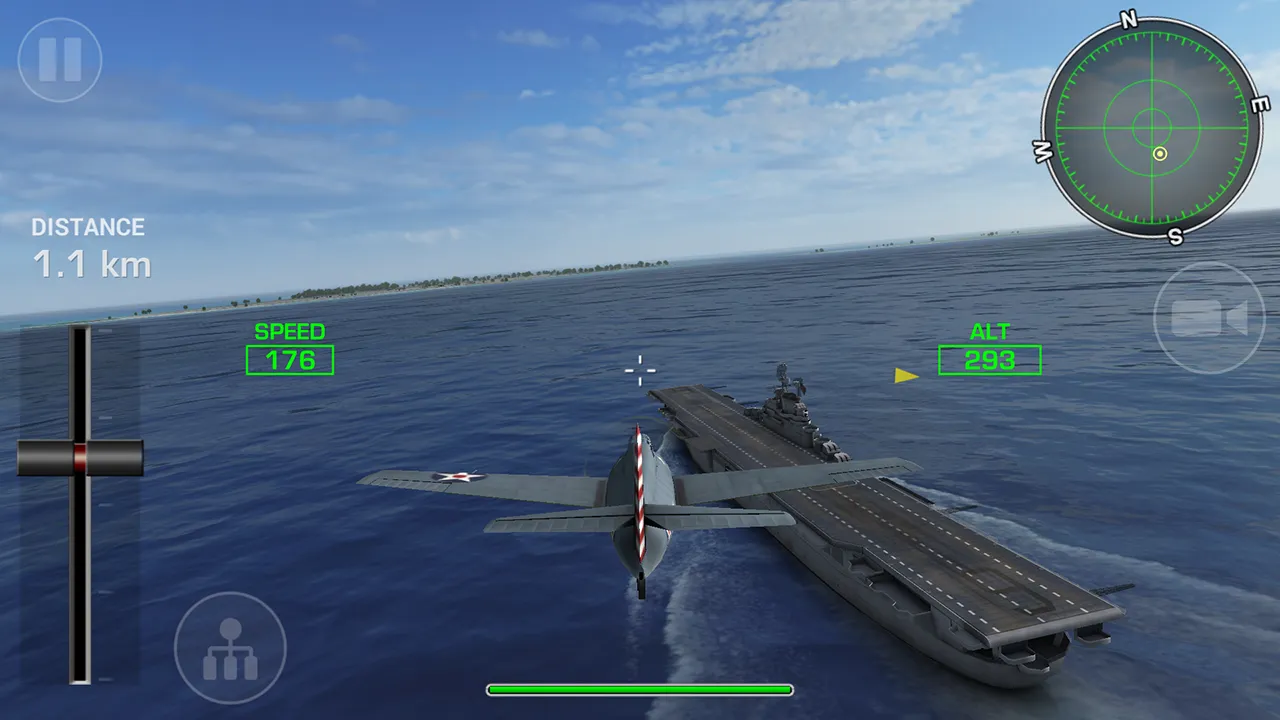Click the radar dot inside the compass
The image size is (1280, 720).
(x=1160, y=152)
